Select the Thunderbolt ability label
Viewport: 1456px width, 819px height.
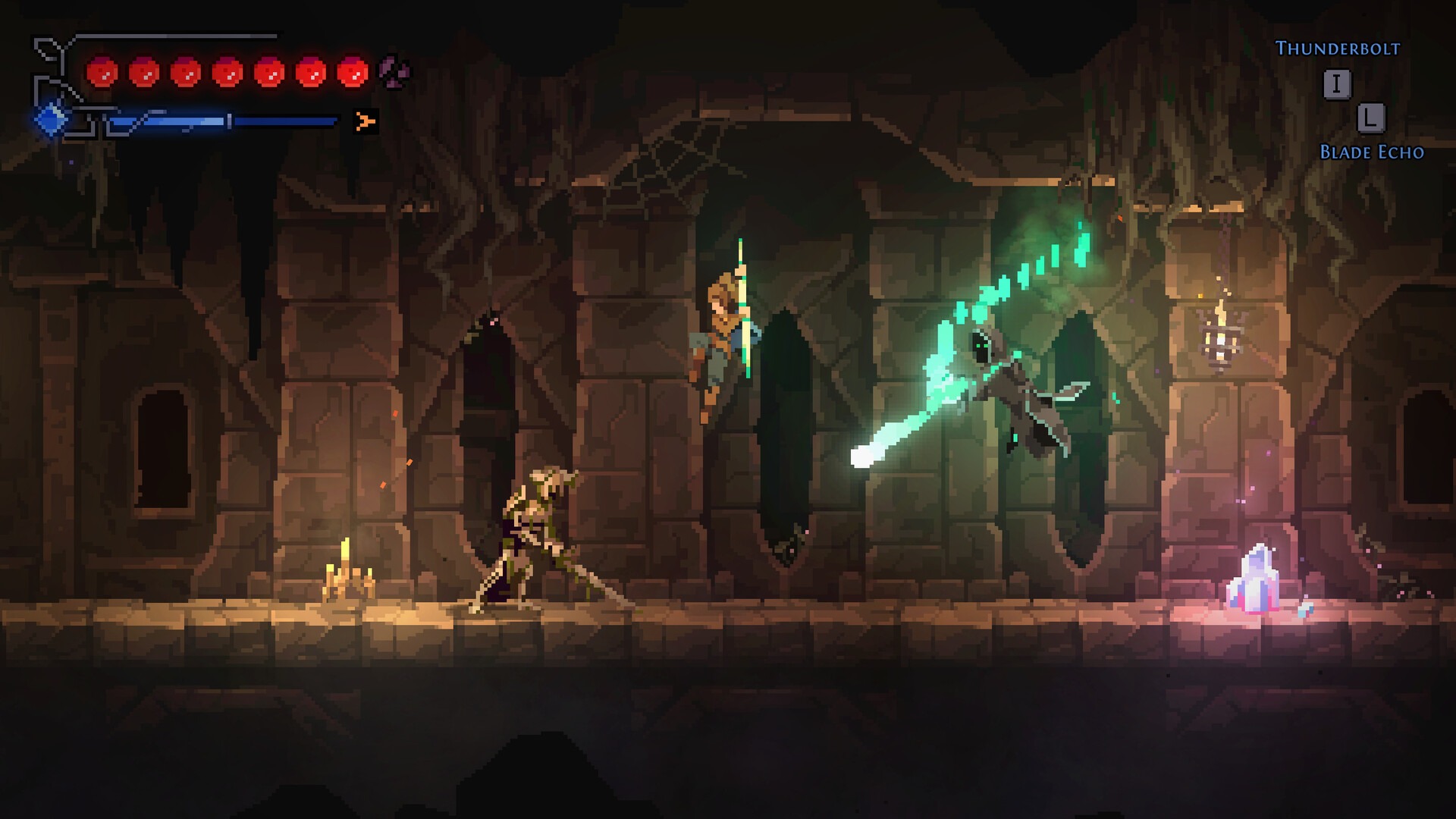(1337, 49)
